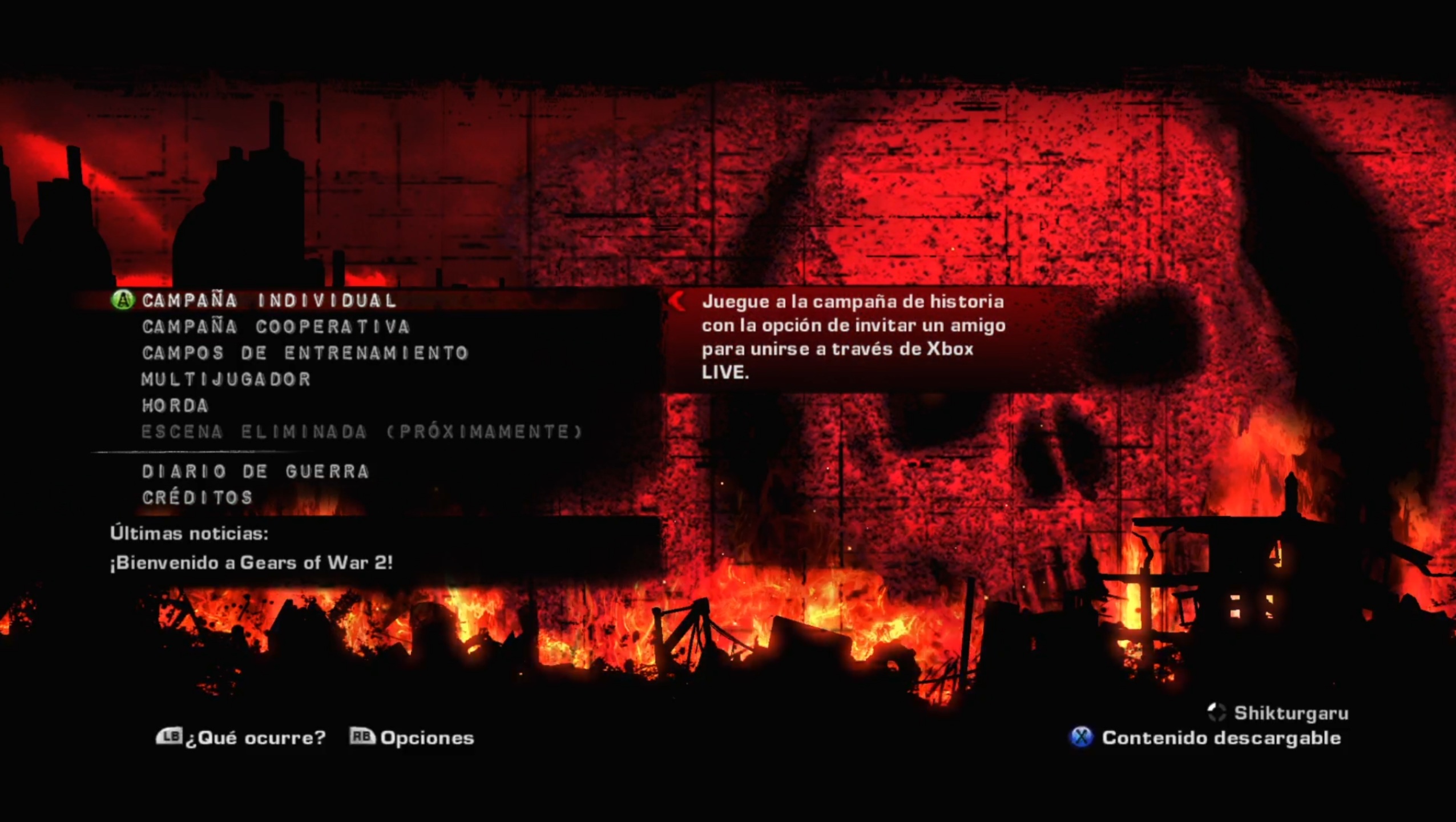The height and width of the screenshot is (822, 1456).
Task: Open Horda mode
Action: click(174, 406)
